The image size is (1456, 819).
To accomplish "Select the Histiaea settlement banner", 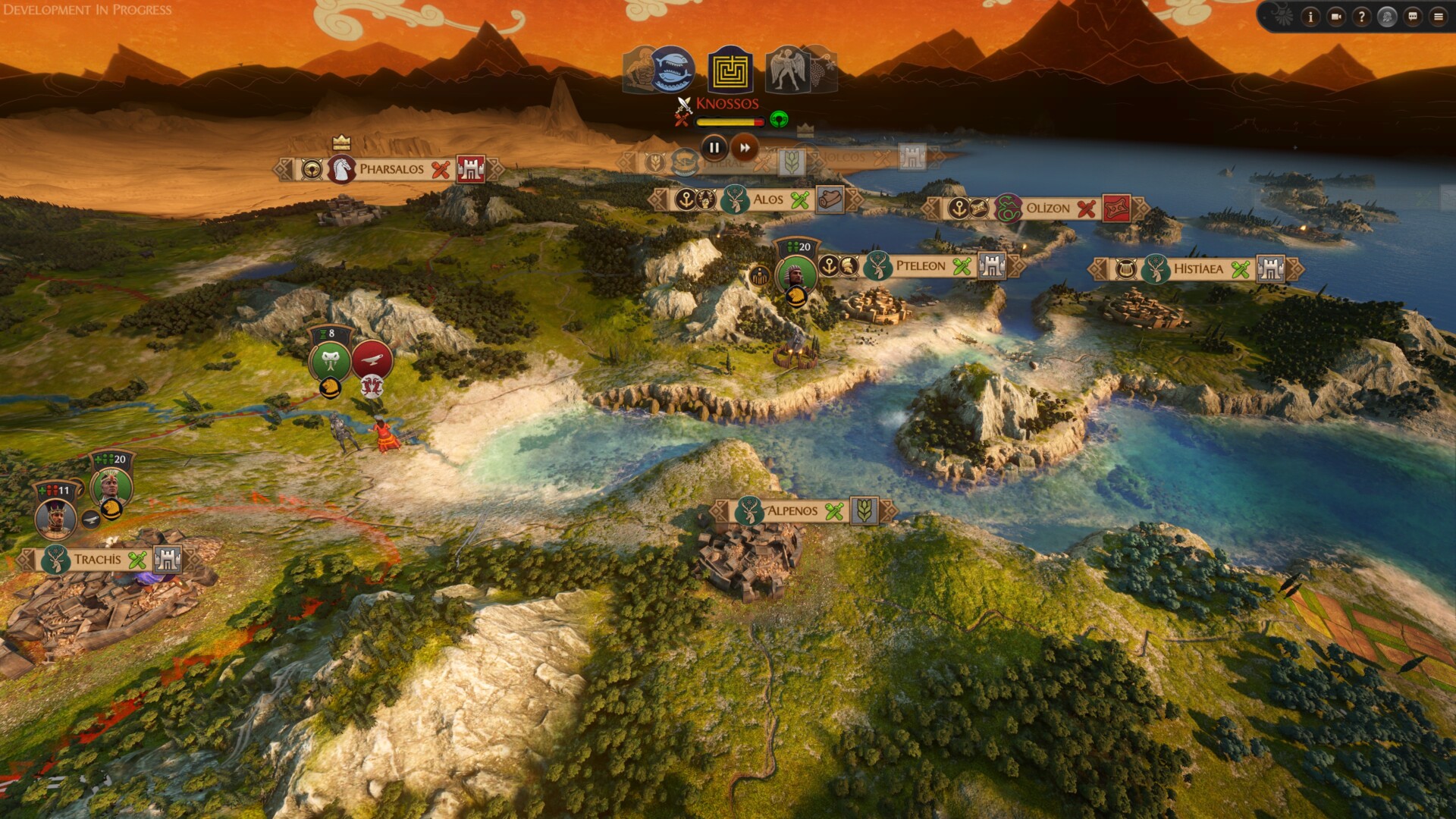I will (1197, 269).
